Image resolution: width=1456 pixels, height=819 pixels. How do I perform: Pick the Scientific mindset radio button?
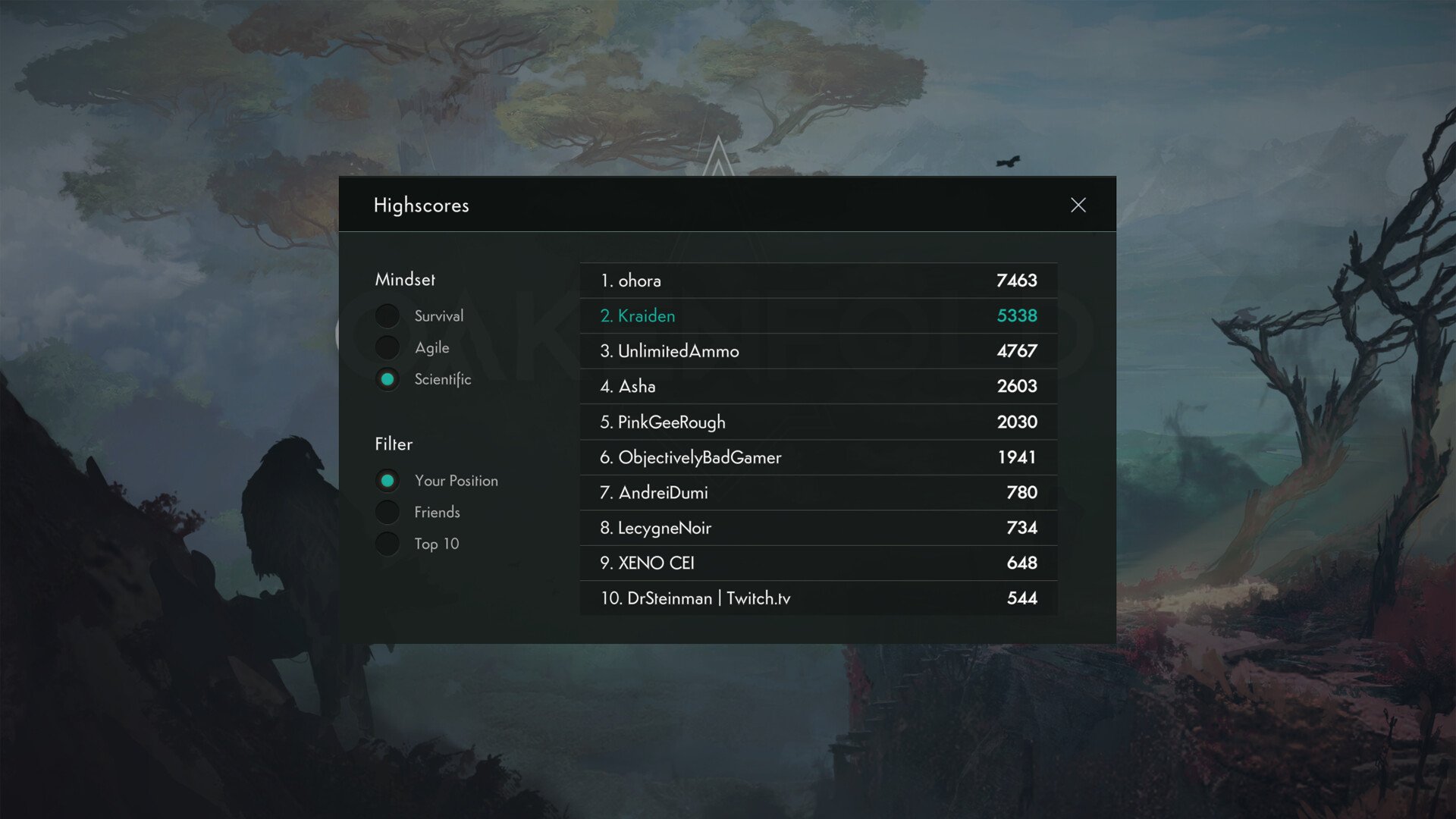(x=388, y=379)
